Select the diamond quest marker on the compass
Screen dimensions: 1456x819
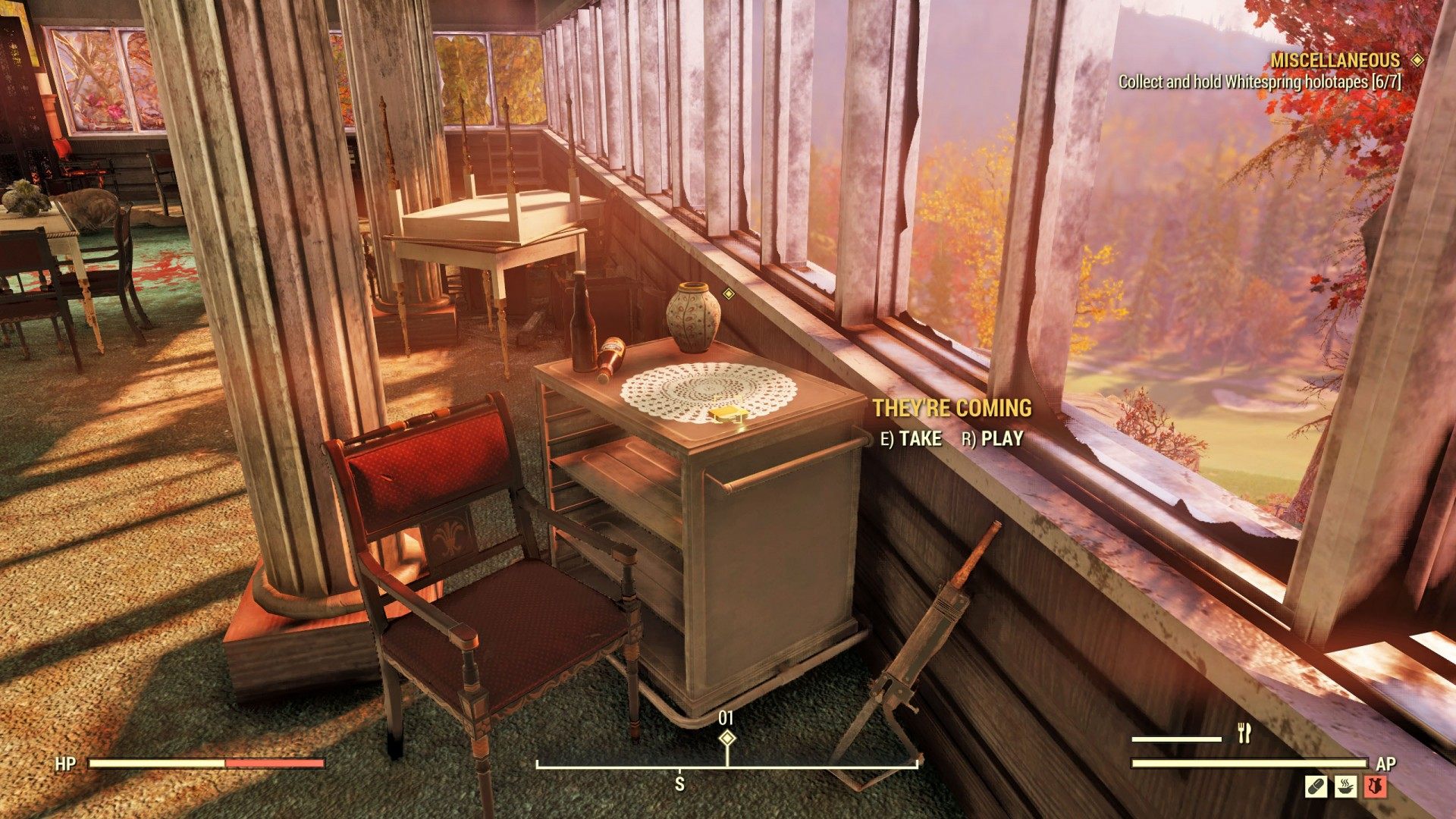click(x=727, y=738)
